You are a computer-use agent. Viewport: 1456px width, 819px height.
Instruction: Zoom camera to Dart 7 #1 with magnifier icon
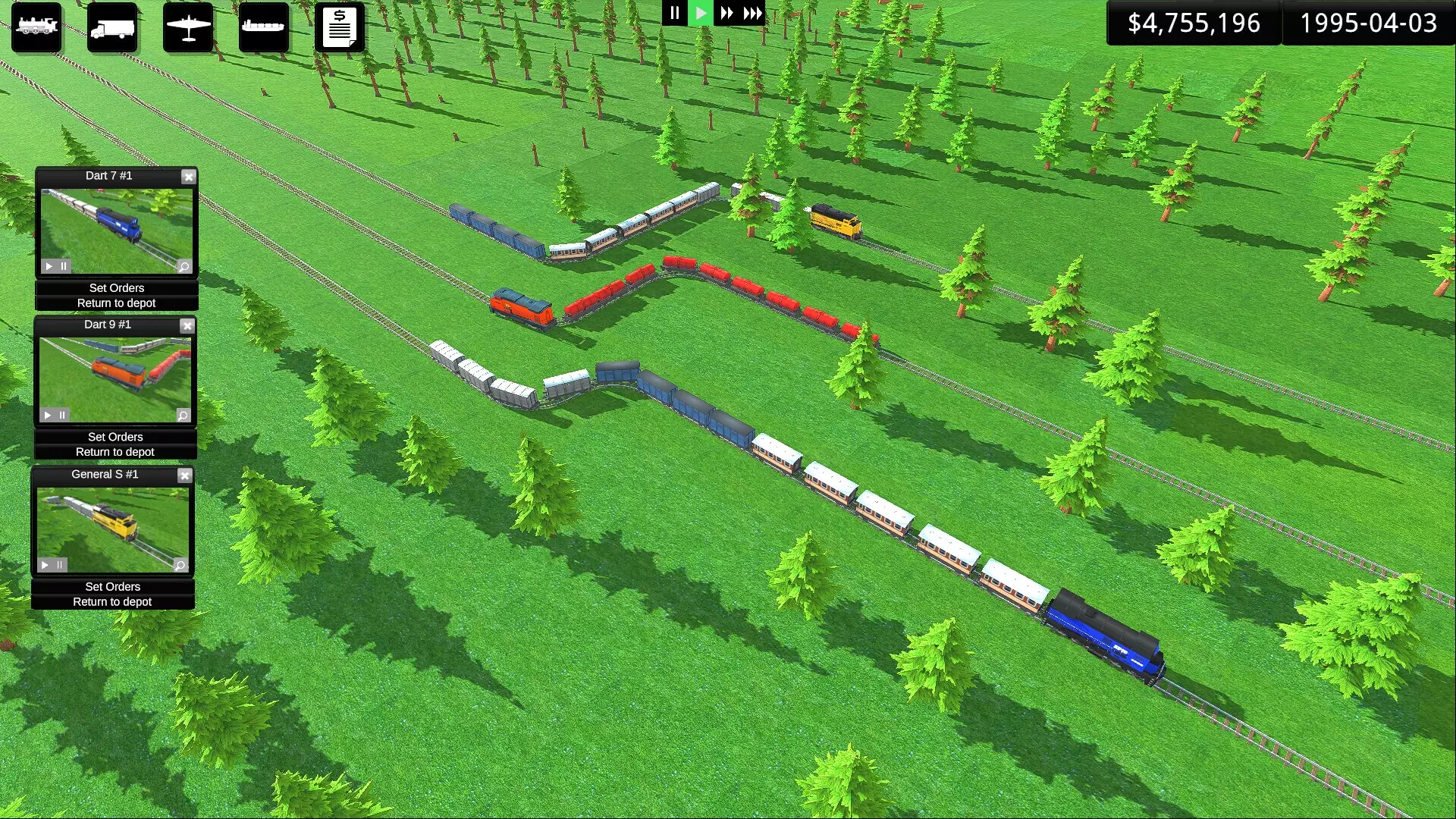click(x=184, y=266)
